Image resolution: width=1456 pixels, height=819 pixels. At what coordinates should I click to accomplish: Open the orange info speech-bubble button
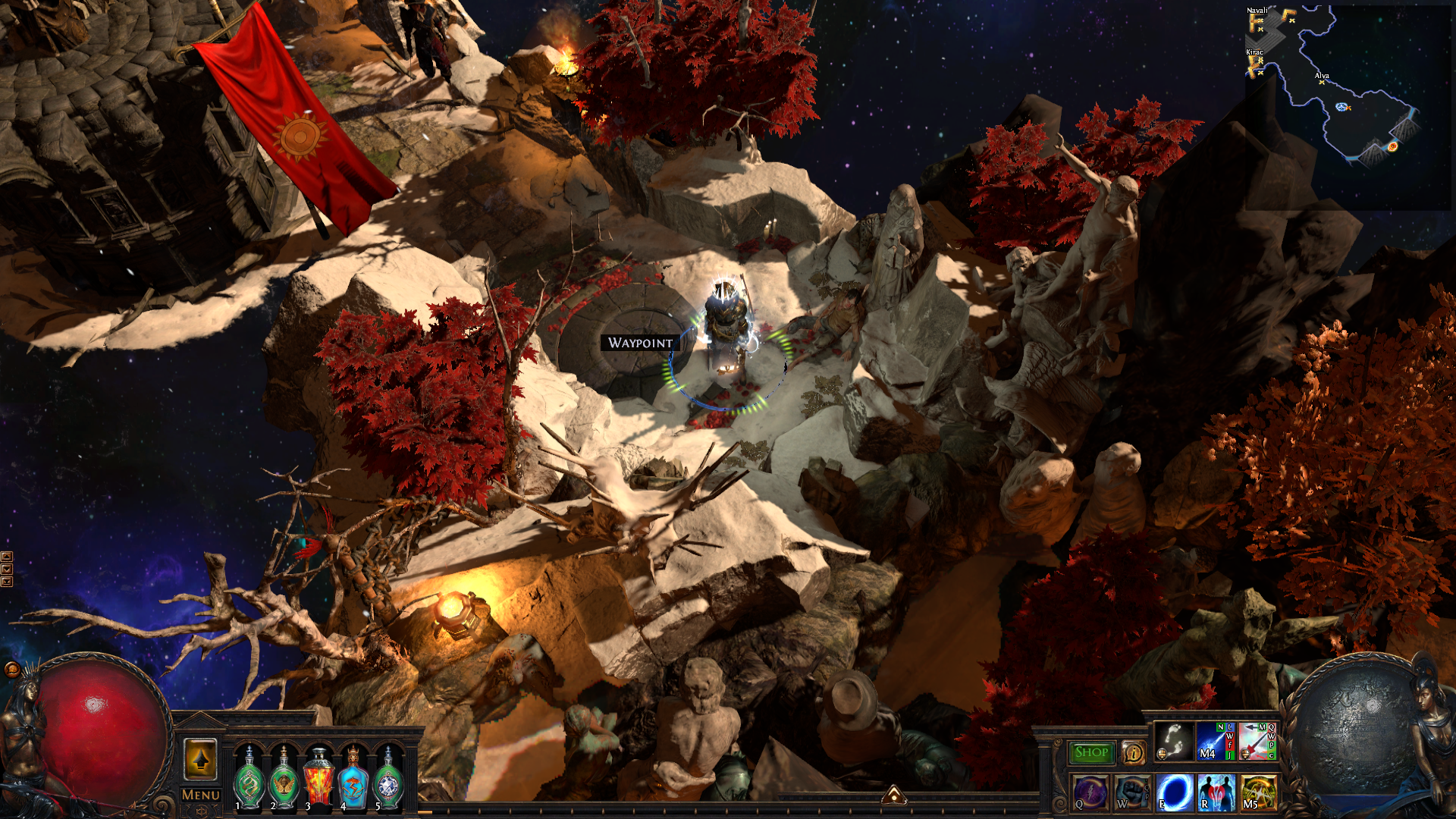tap(1133, 752)
